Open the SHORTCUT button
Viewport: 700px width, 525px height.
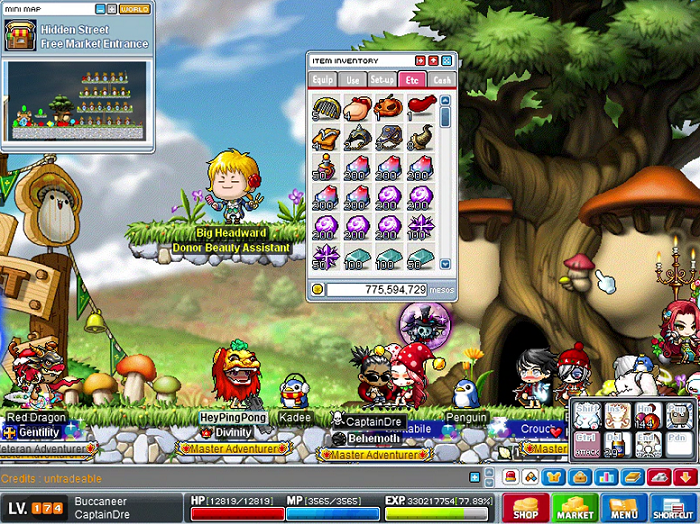click(672, 508)
